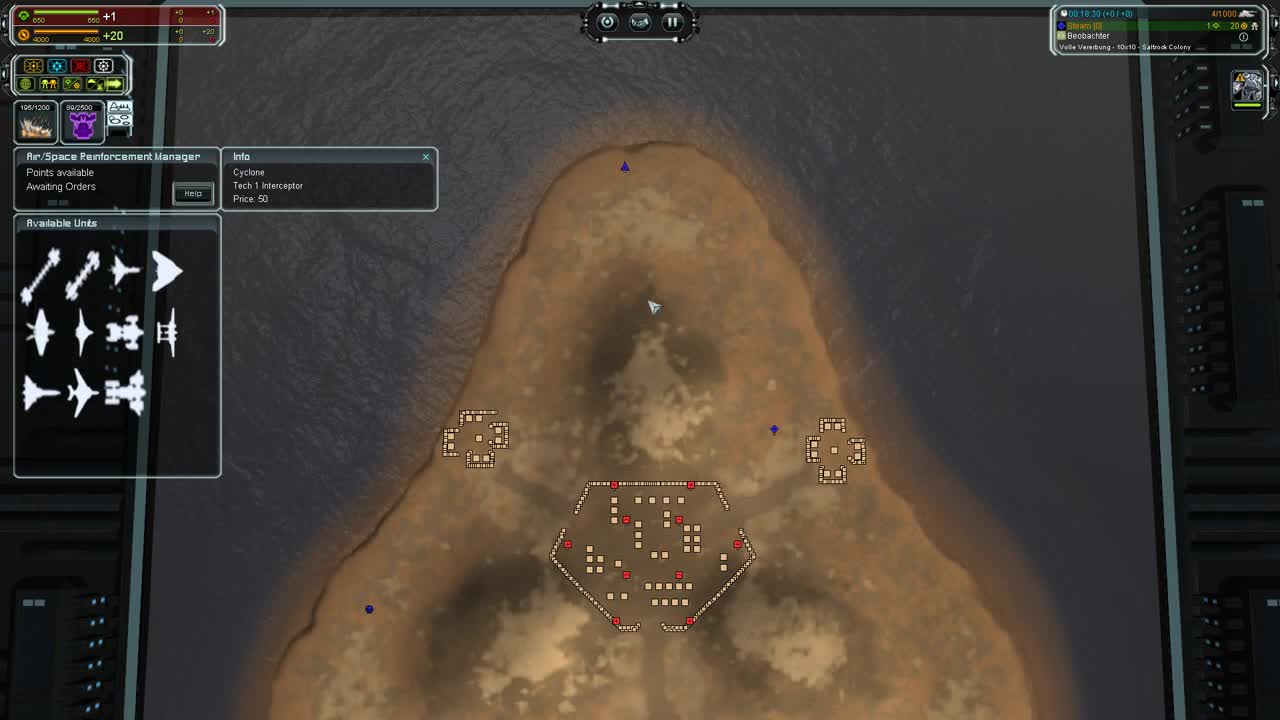Click the power icon in the top control bar

tap(608, 23)
